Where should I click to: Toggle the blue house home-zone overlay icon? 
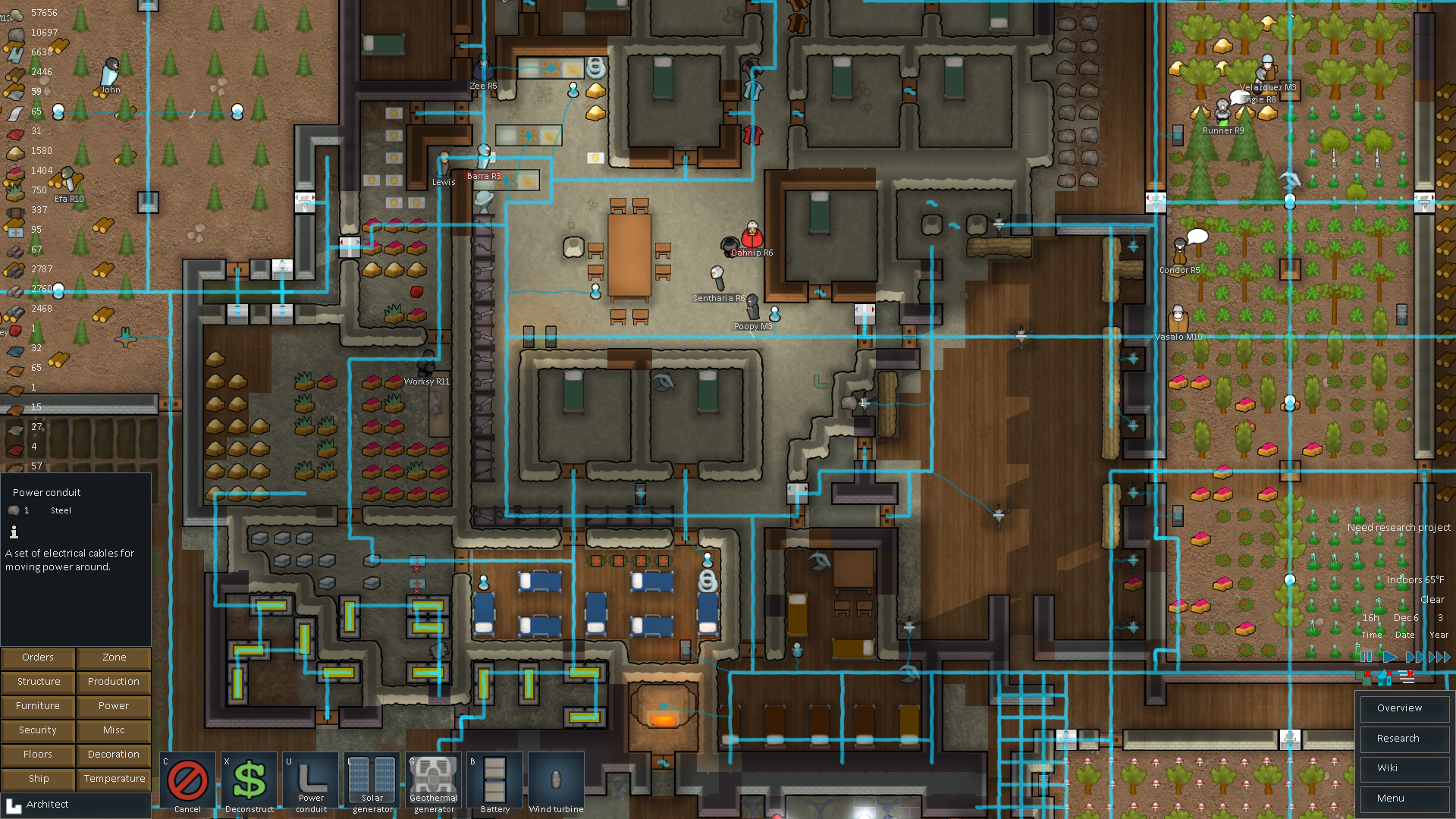(1385, 677)
